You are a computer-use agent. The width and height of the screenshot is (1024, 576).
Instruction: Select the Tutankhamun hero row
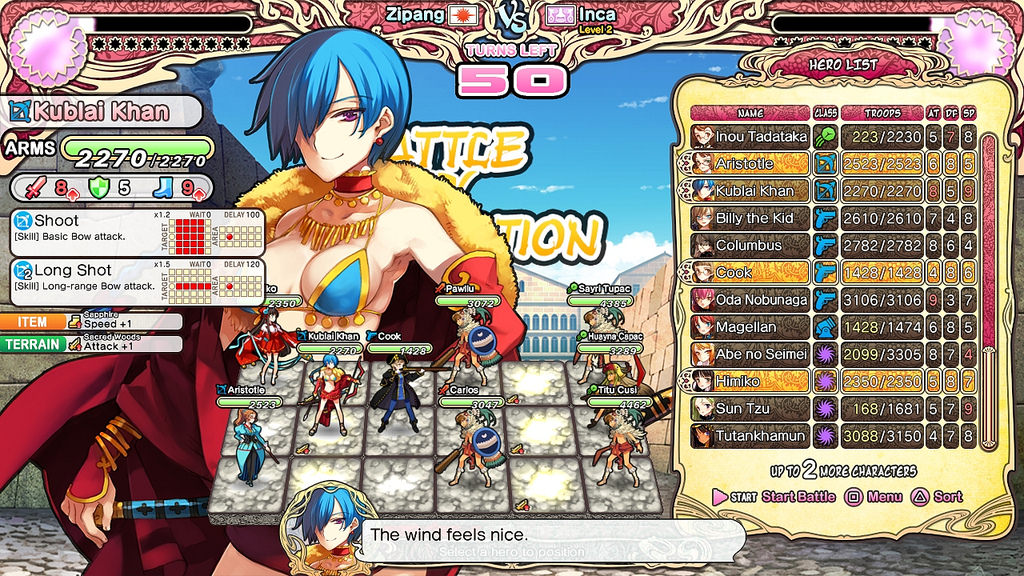click(x=760, y=436)
